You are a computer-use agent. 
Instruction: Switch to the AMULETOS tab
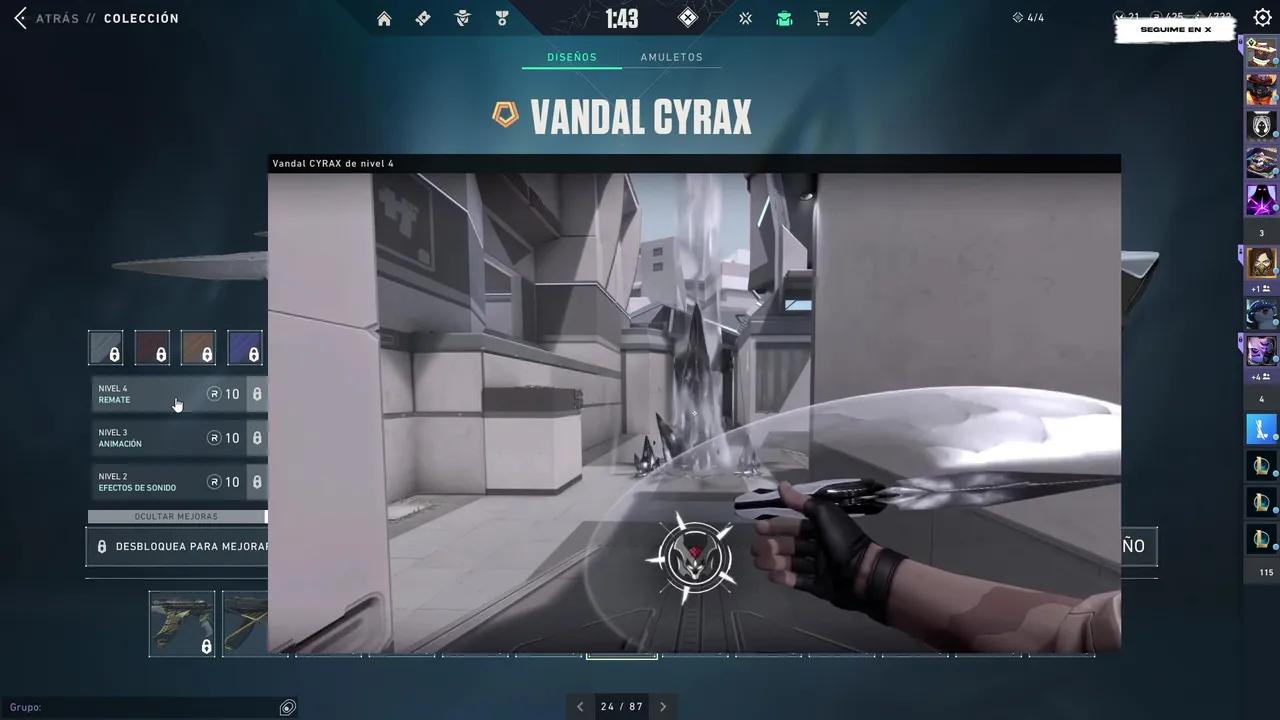[671, 57]
